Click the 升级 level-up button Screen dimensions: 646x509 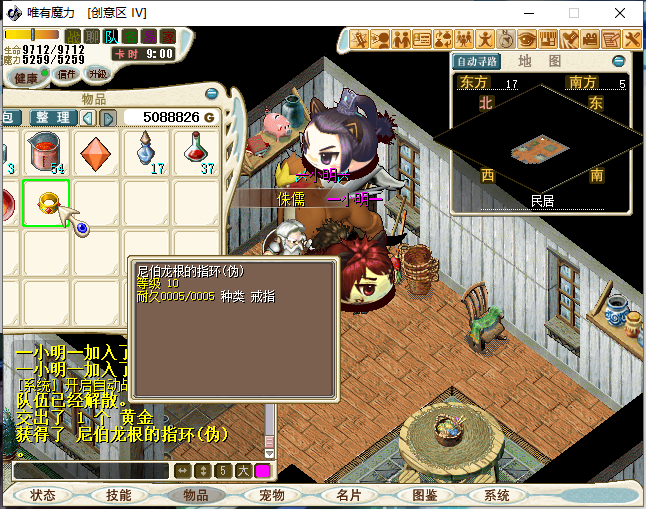pos(98,74)
